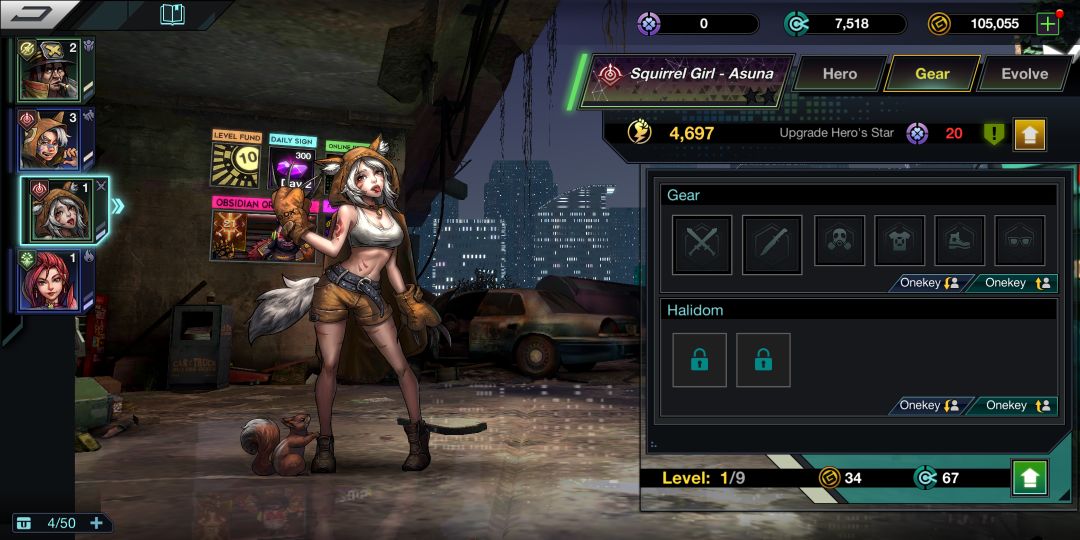
Task: Open the knife gear slot
Action: pos(772,244)
